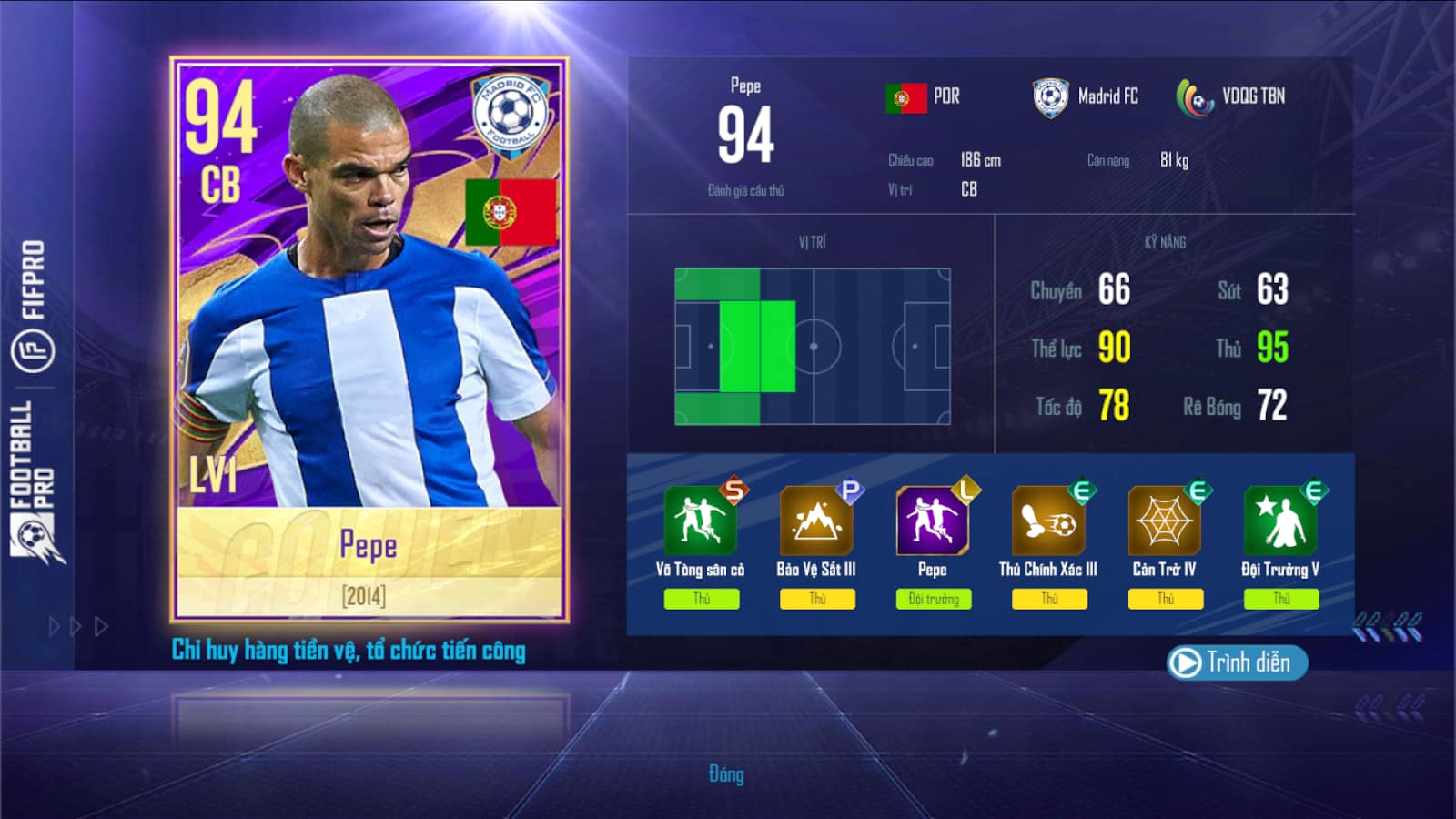
Task: Play the Trình diễn showcase
Action: click(x=1236, y=662)
